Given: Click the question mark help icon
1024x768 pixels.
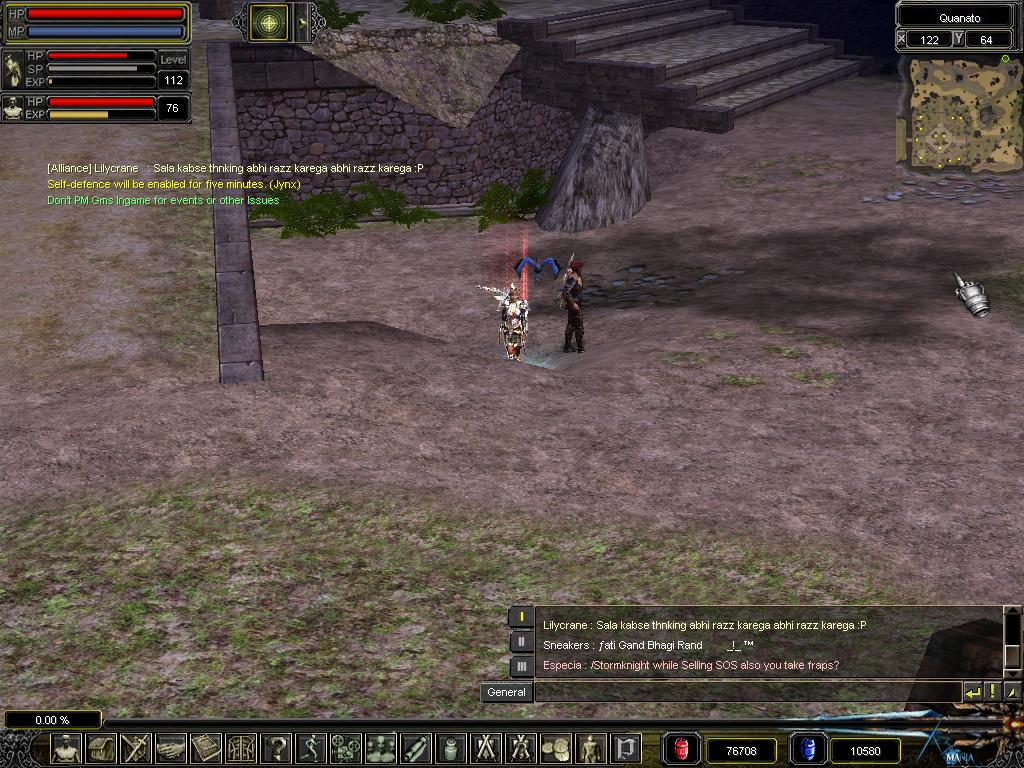Looking at the screenshot, I should click(x=277, y=748).
